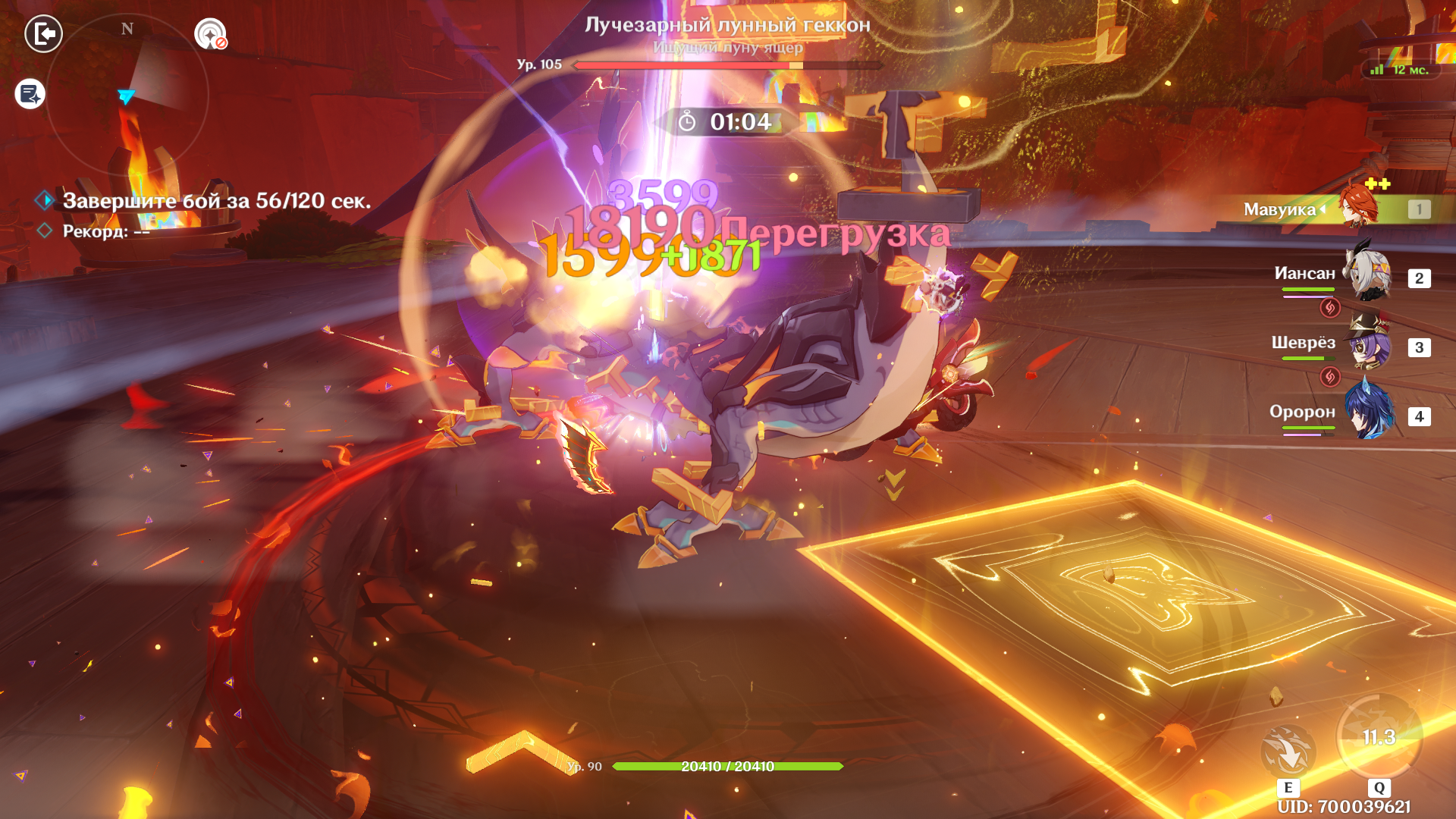Click the challenge objective tracker text
The height and width of the screenshot is (819, 1456).
tap(217, 201)
